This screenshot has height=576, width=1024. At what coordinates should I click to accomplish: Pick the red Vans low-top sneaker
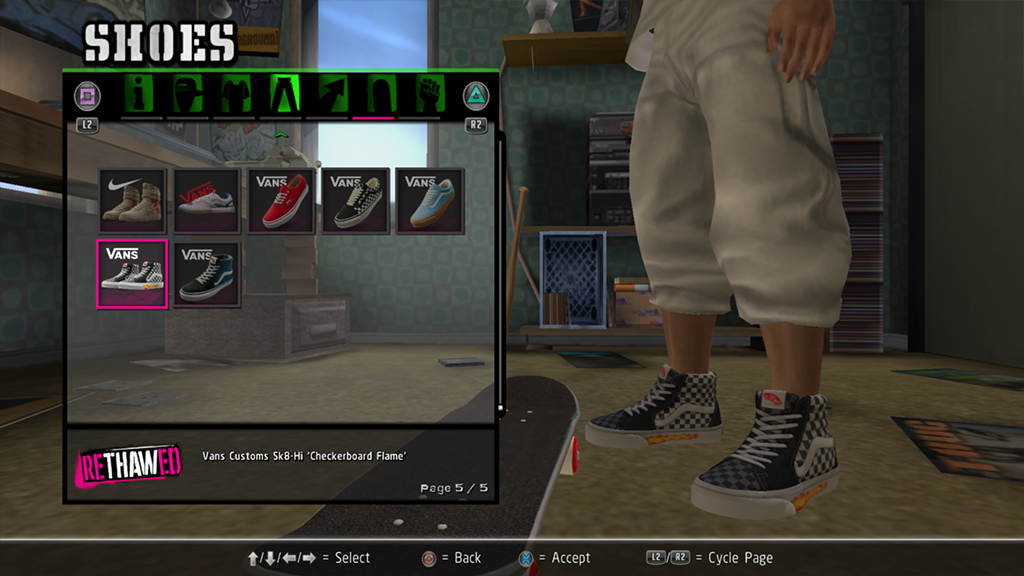point(282,200)
